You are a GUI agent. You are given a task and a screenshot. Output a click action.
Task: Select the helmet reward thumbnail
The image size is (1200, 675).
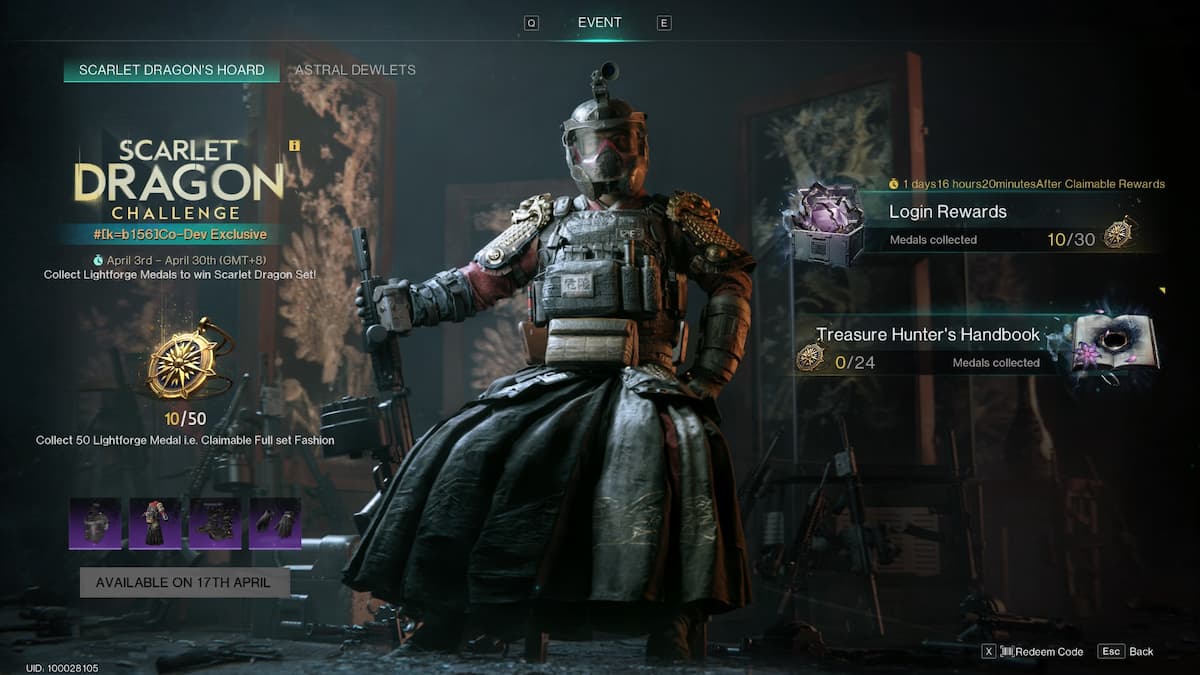pyautogui.click(x=95, y=524)
